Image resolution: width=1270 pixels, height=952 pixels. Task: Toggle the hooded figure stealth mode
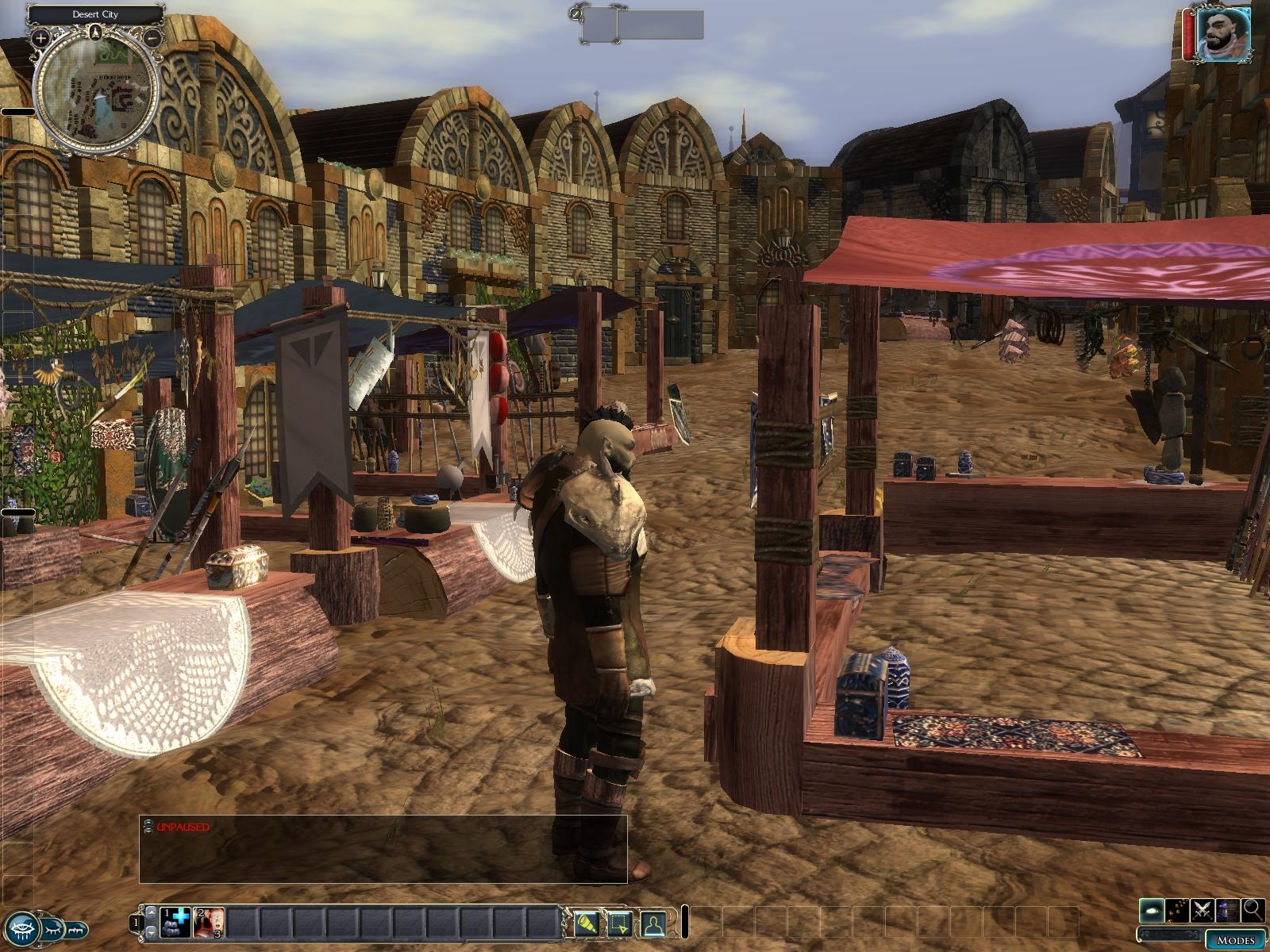1228,911
